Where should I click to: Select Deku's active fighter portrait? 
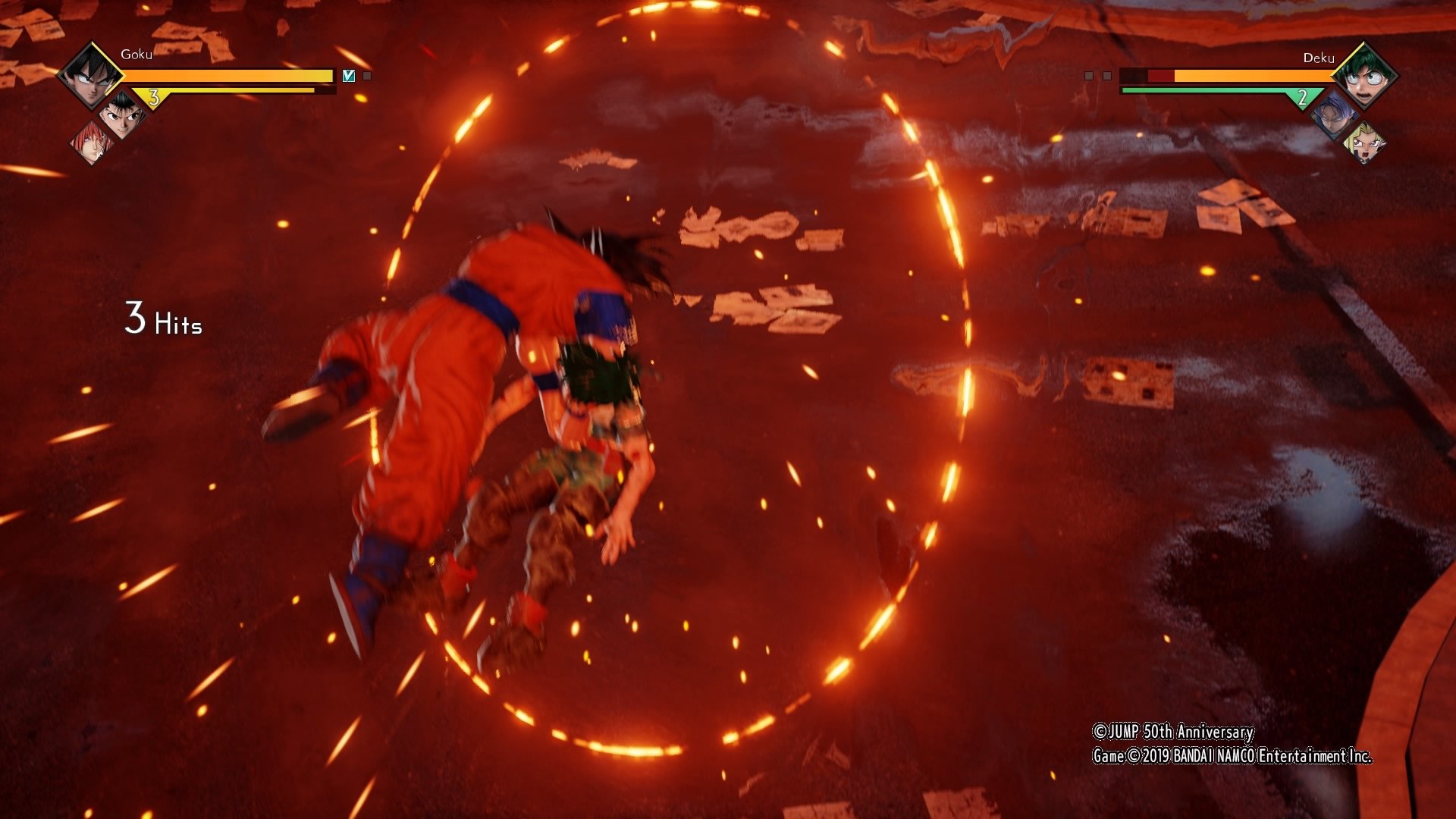1364,76
